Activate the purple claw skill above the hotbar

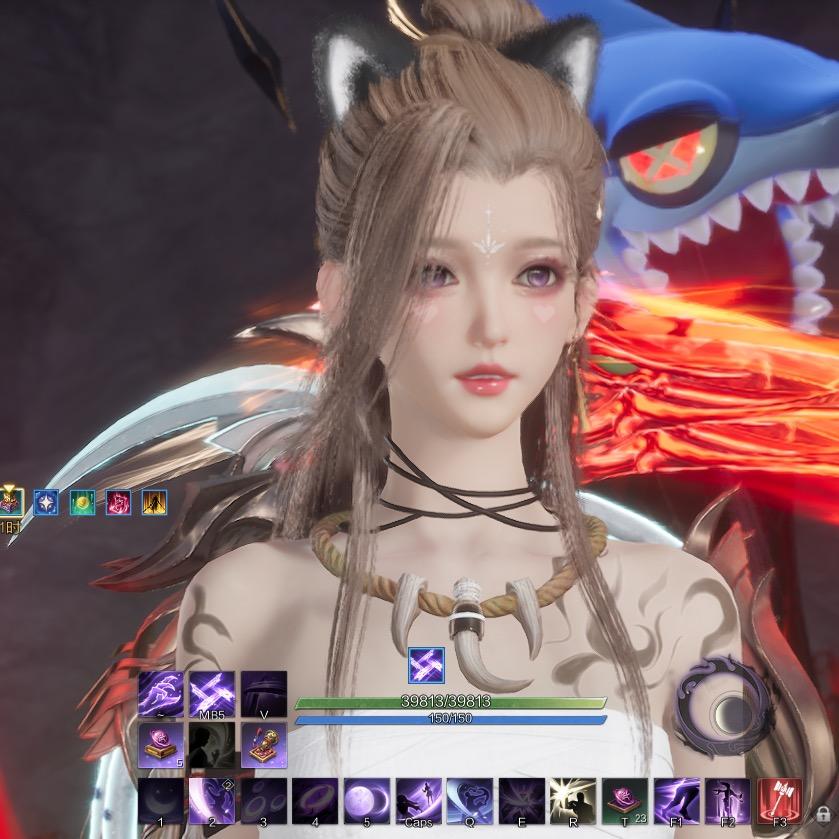tap(160, 693)
